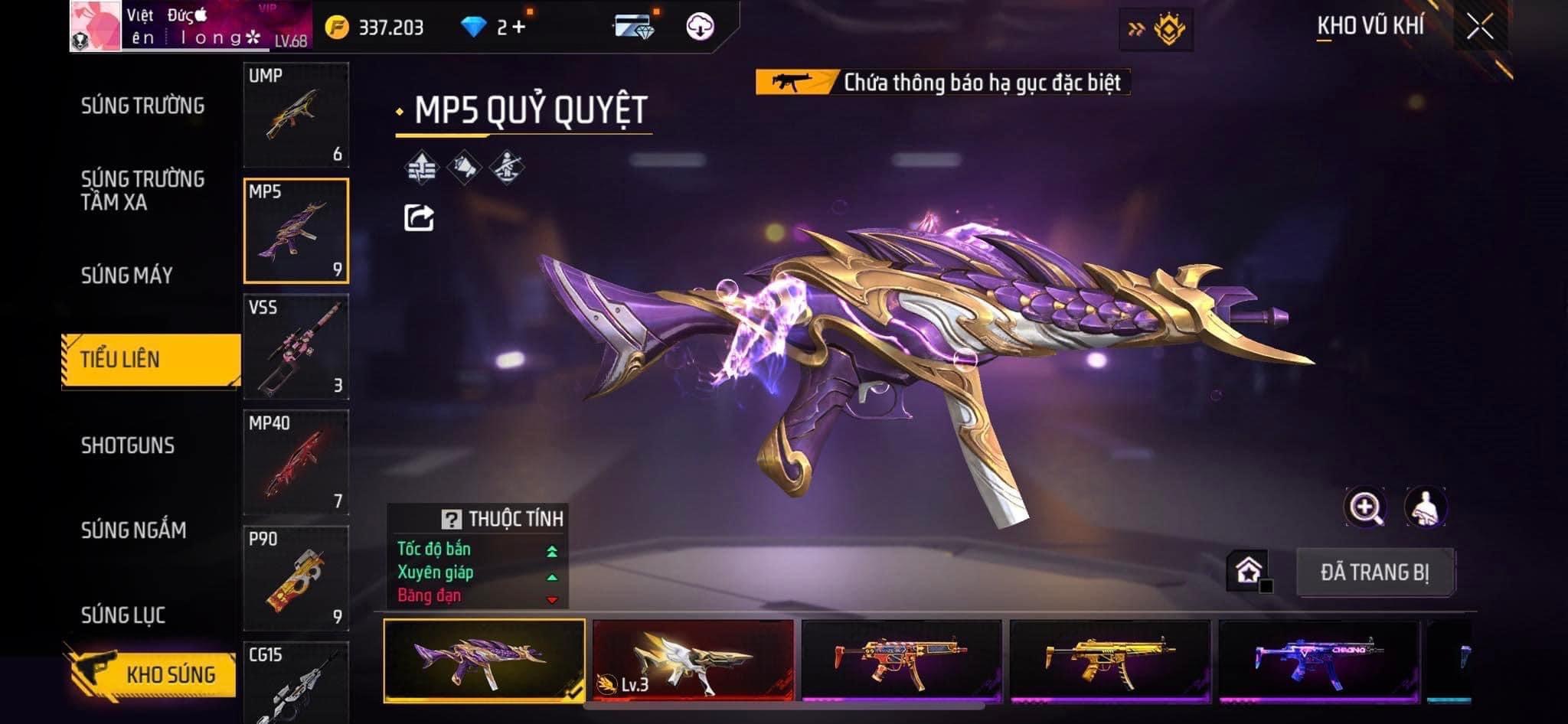This screenshot has height=724, width=1568.
Task: Choose the Shotguns category
Action: click(x=128, y=445)
